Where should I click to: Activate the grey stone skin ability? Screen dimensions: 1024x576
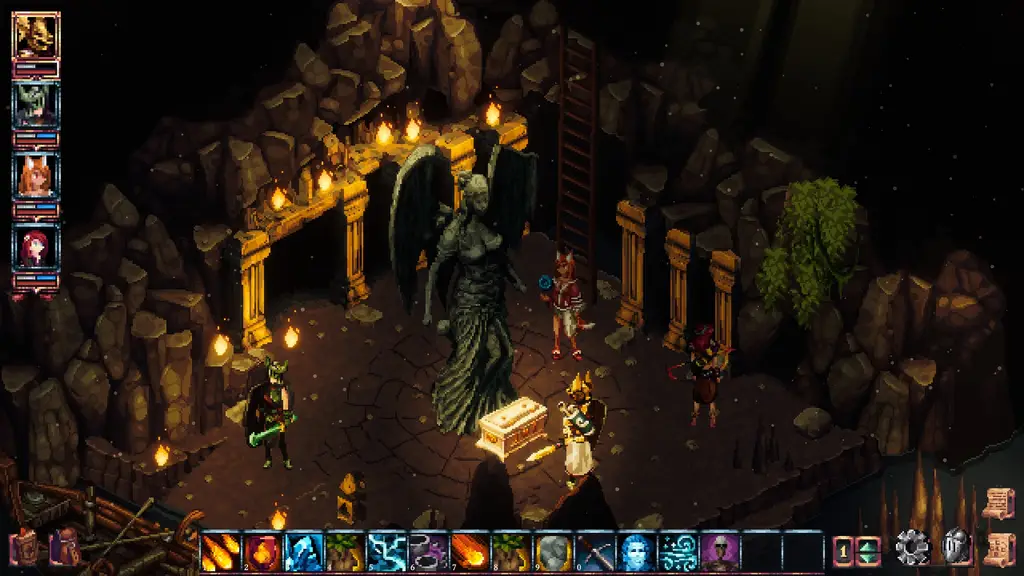[x=552, y=551]
